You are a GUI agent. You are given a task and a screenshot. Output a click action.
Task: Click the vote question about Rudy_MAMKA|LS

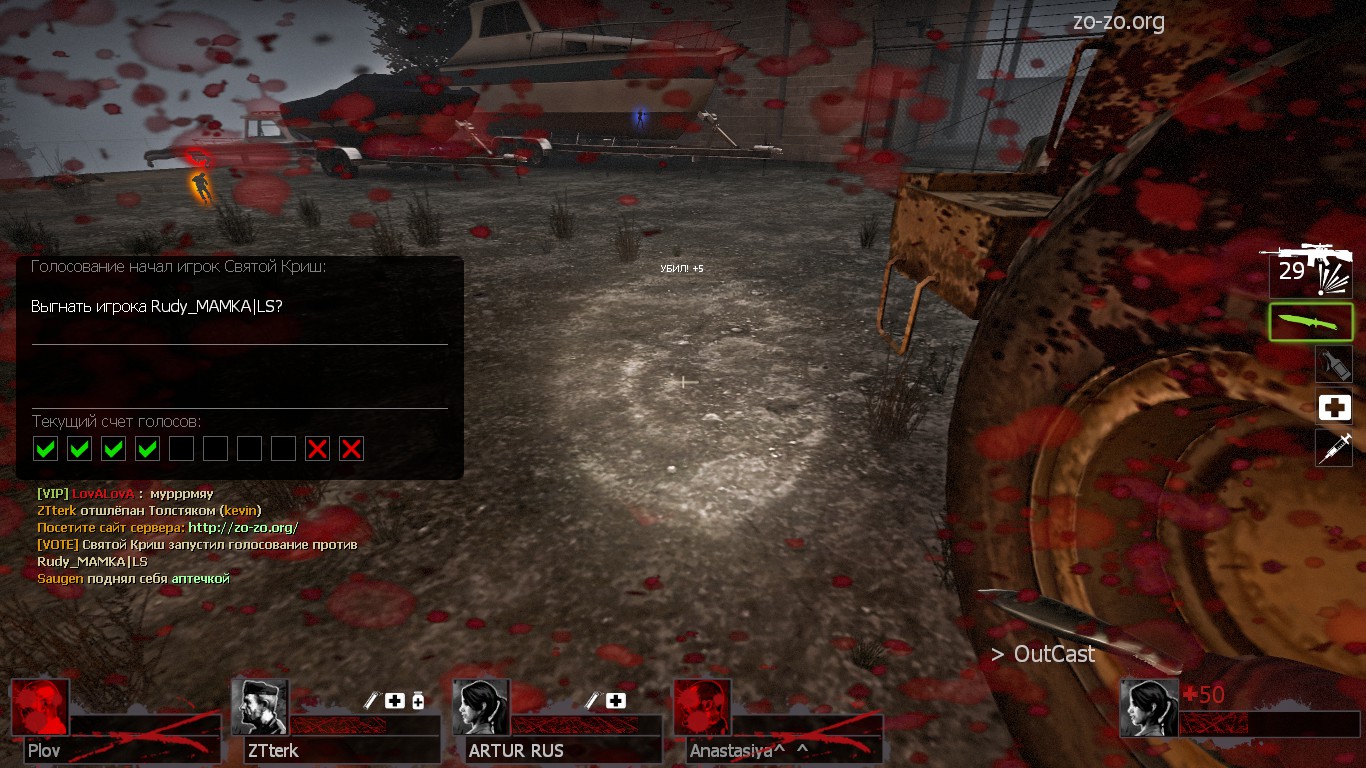pos(157,306)
